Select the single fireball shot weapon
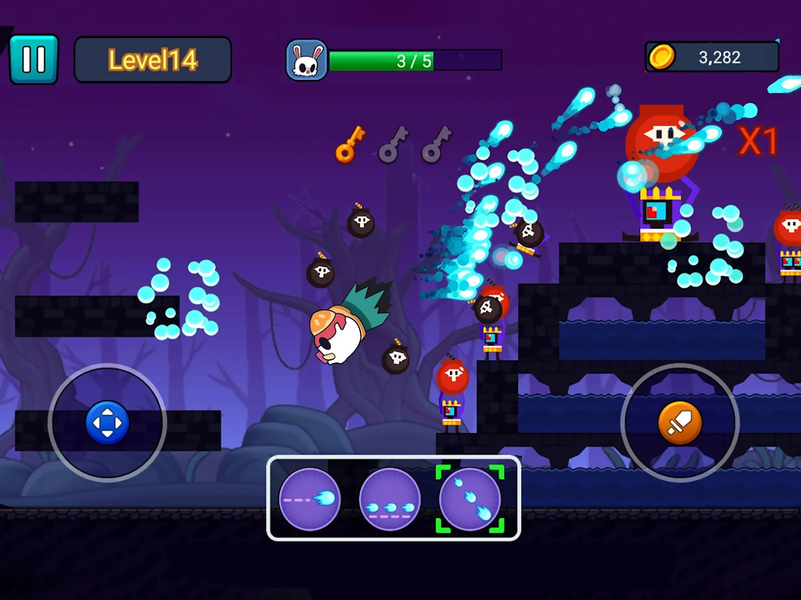Viewport: 801px width, 600px height. point(310,498)
